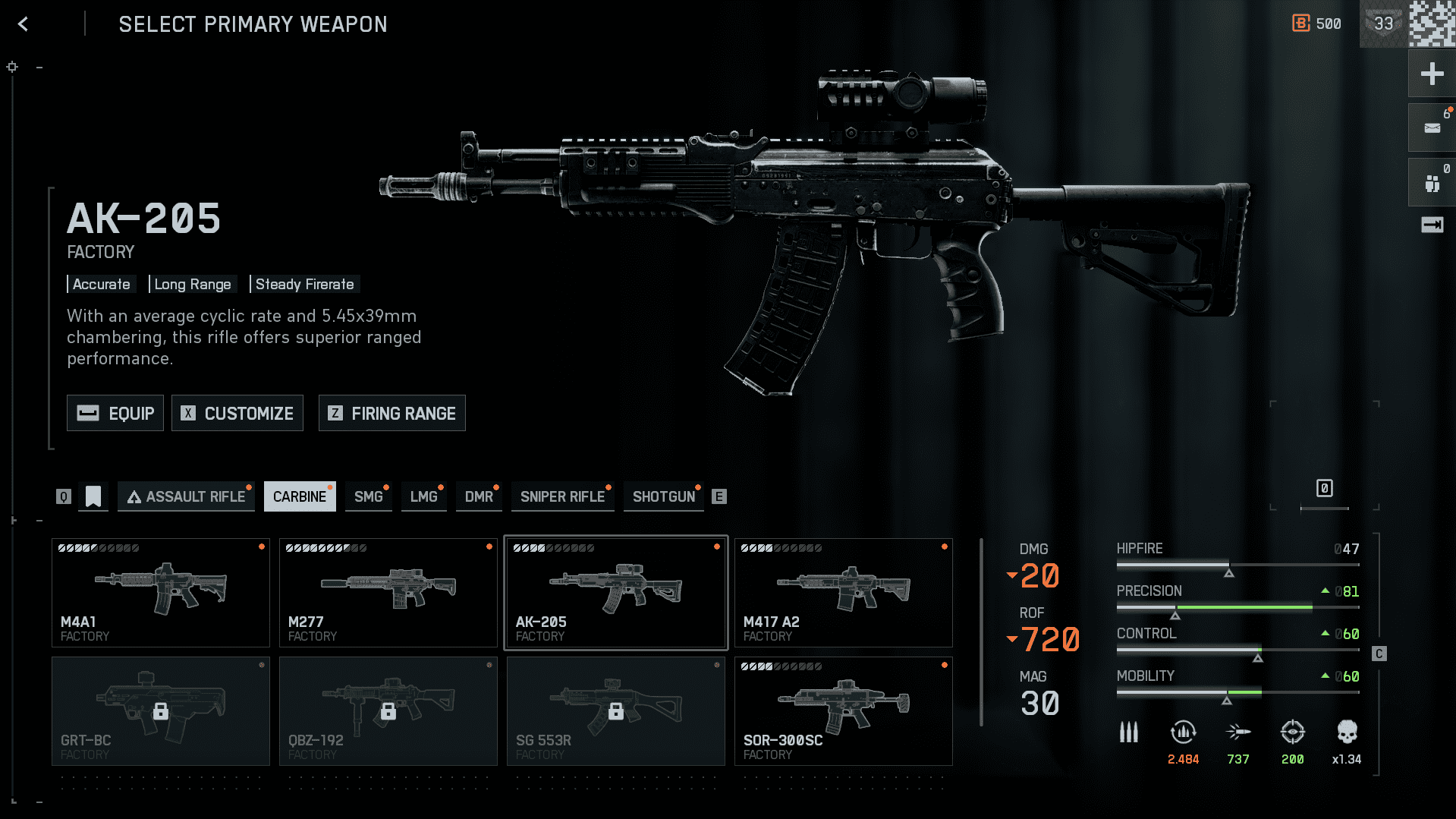Viewport: 1456px width, 819px height.
Task: View the Sniper Rifle category
Action: pos(562,496)
